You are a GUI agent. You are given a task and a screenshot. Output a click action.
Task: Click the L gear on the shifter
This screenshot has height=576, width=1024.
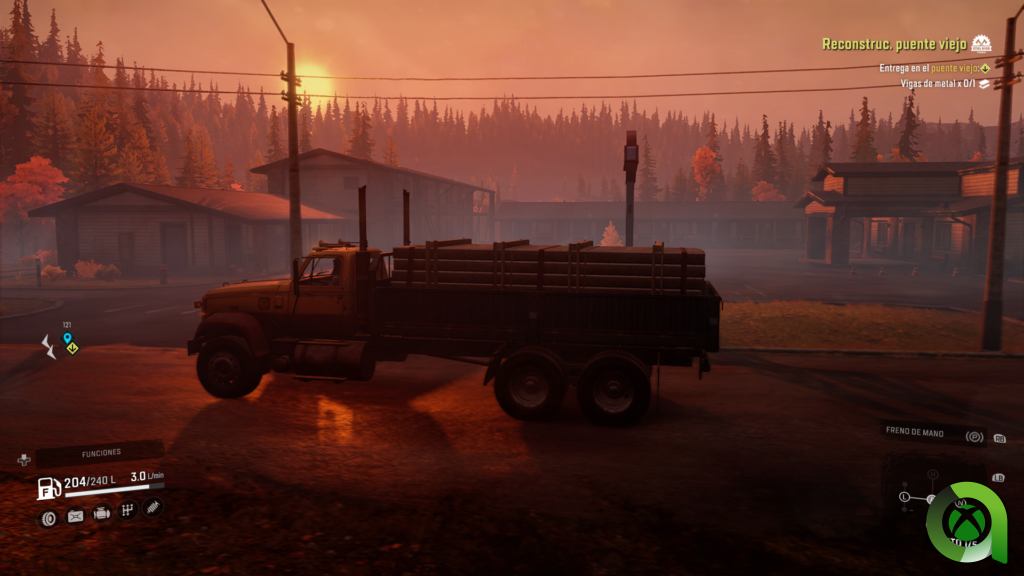[x=904, y=496]
